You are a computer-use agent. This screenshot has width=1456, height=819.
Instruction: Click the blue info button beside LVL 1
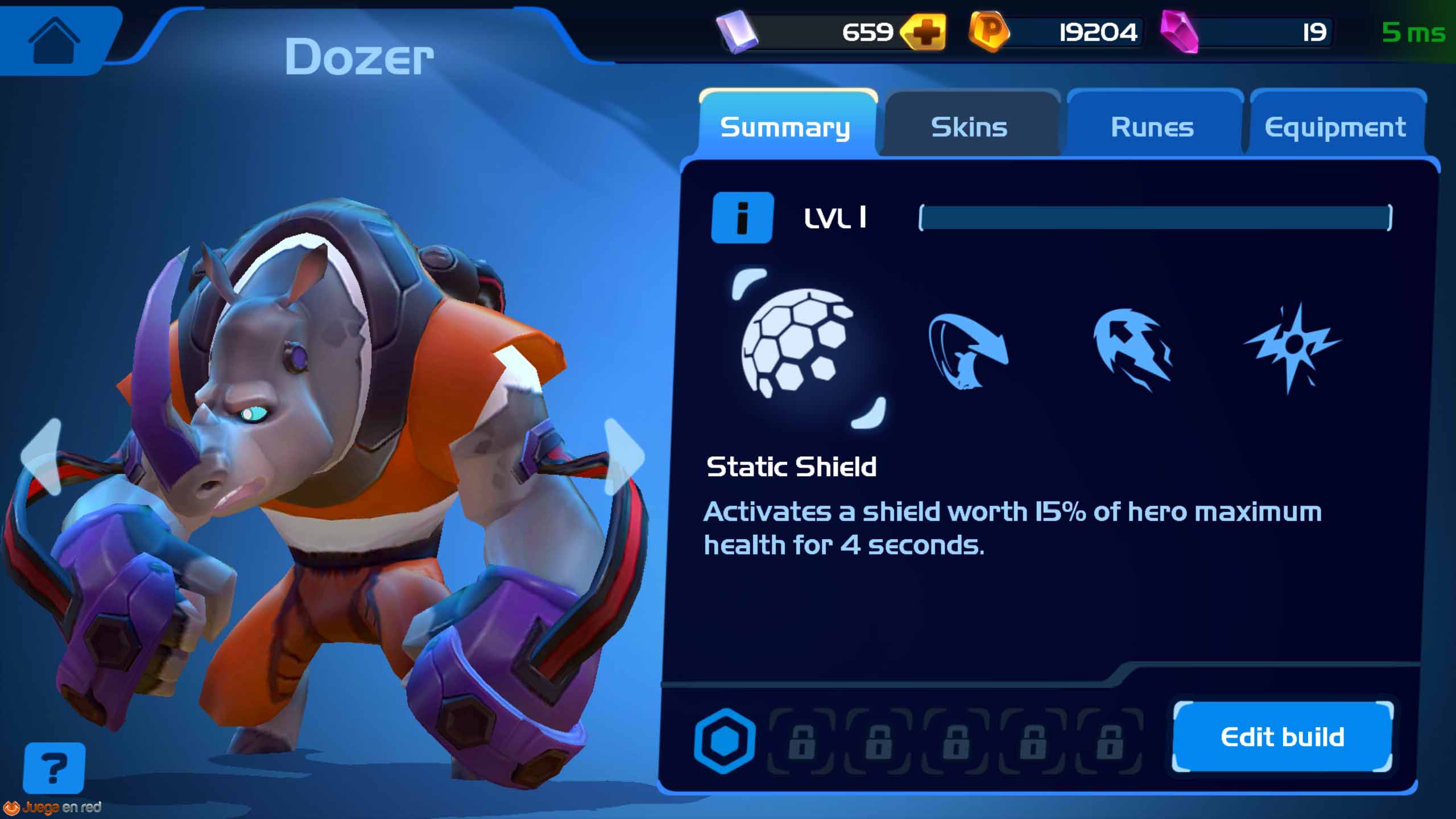coord(742,217)
